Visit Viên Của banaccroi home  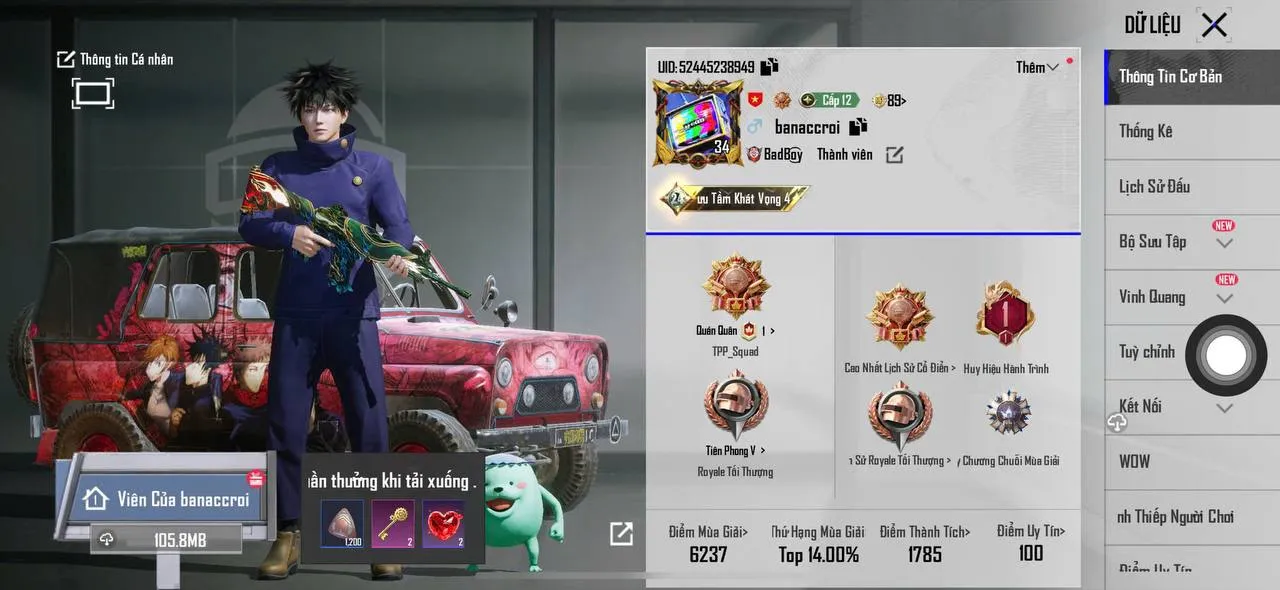(x=167, y=498)
